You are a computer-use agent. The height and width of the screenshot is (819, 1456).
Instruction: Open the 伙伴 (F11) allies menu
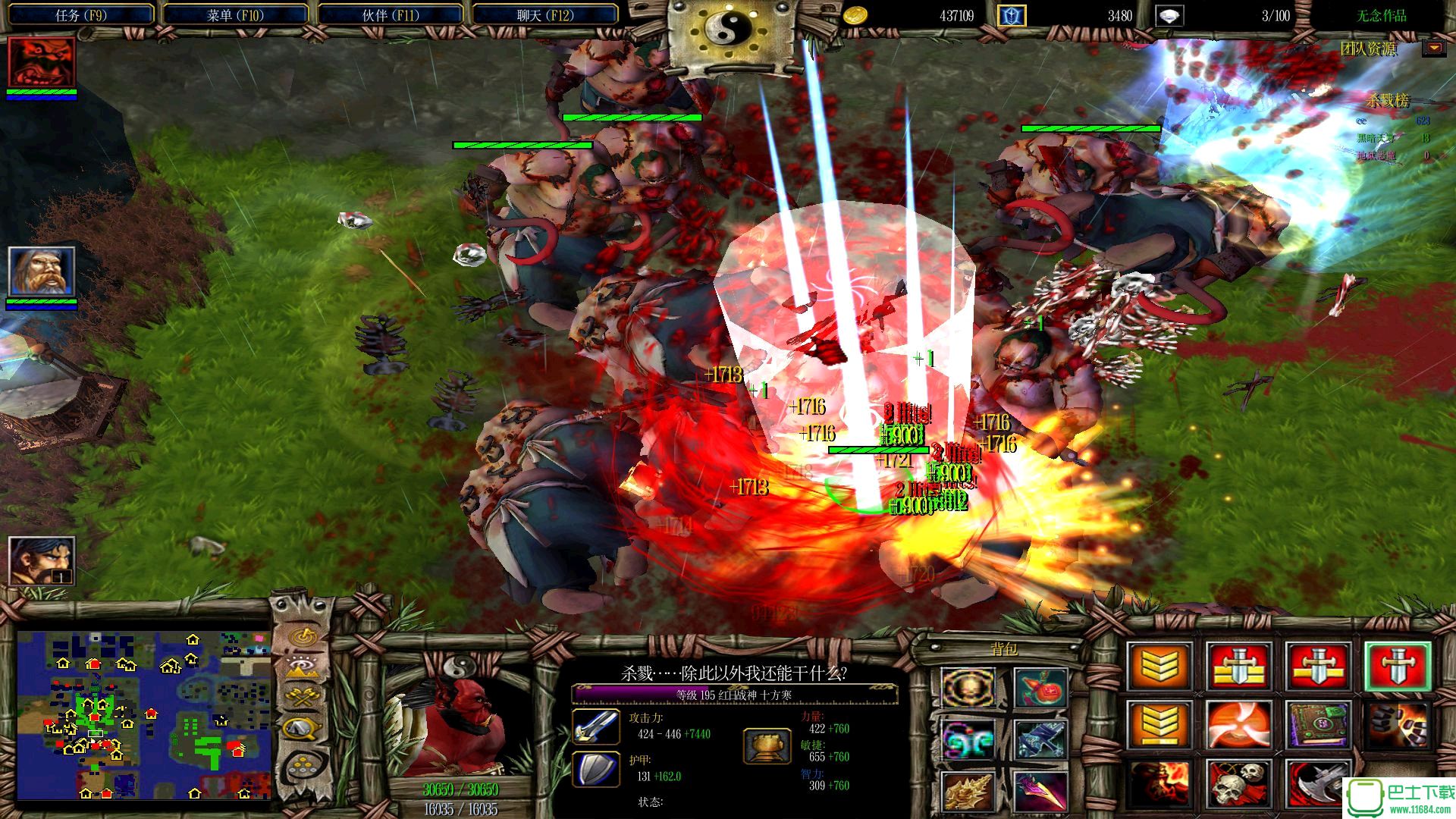pos(391,15)
